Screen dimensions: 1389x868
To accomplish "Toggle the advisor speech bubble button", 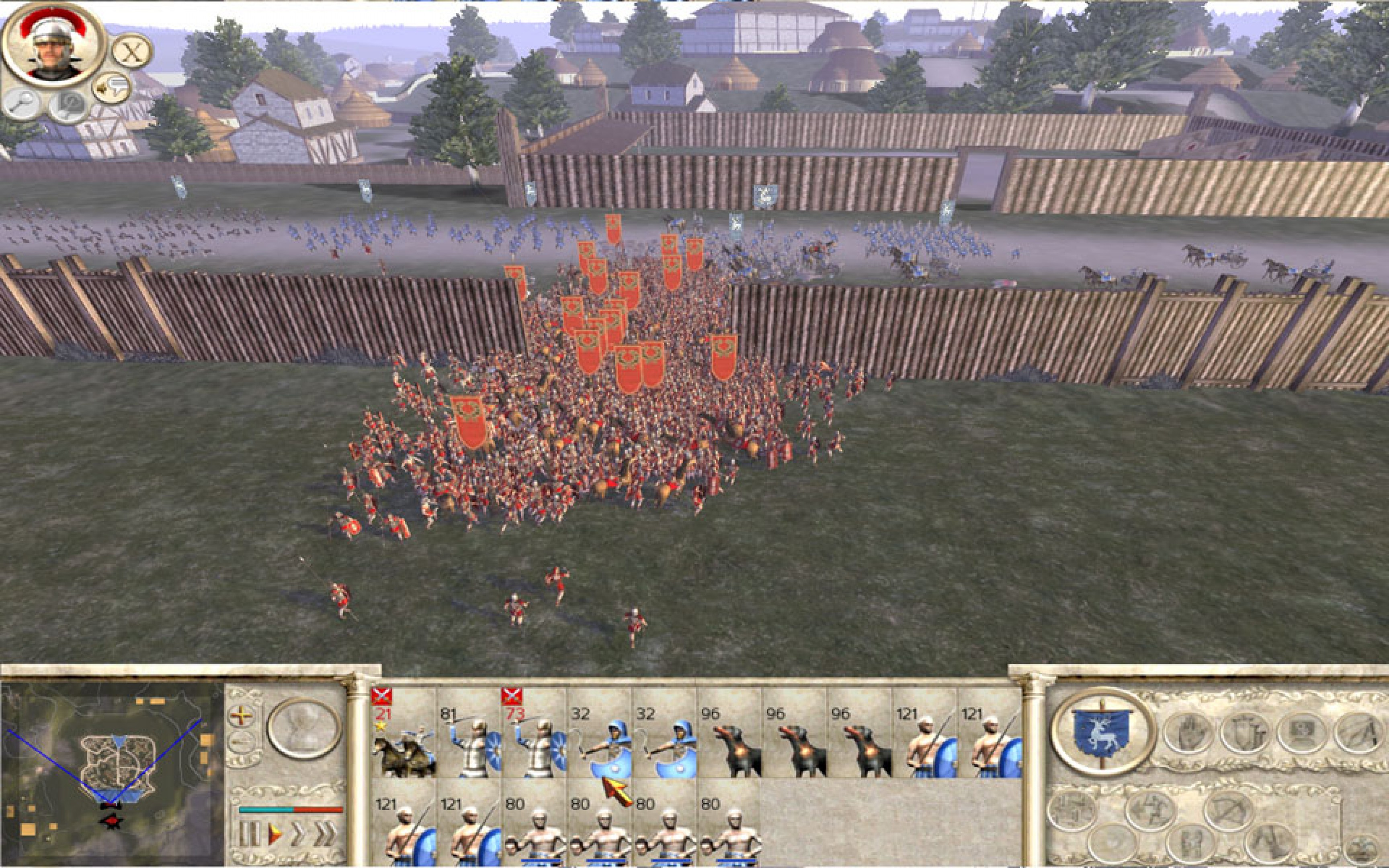I will click(111, 88).
